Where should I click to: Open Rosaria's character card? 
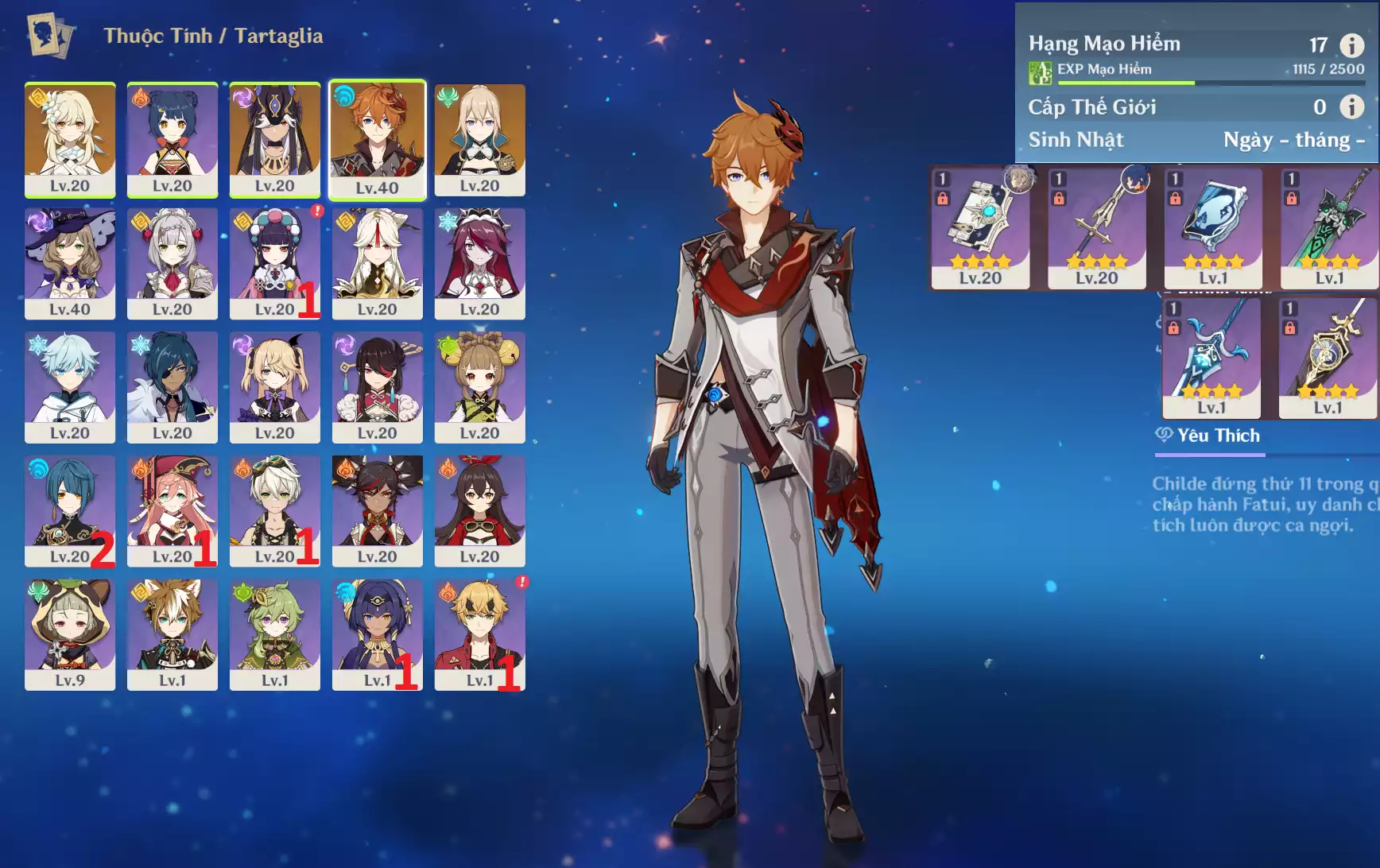(x=480, y=263)
